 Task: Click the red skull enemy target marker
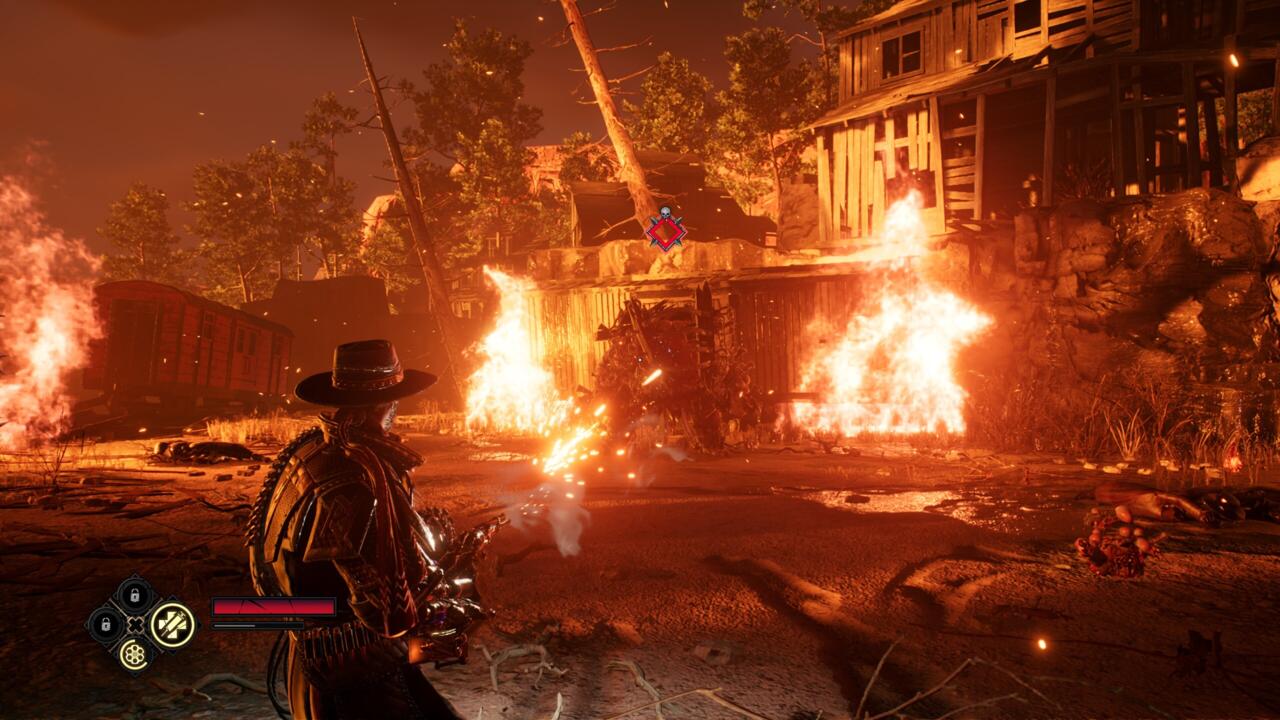pos(665,231)
